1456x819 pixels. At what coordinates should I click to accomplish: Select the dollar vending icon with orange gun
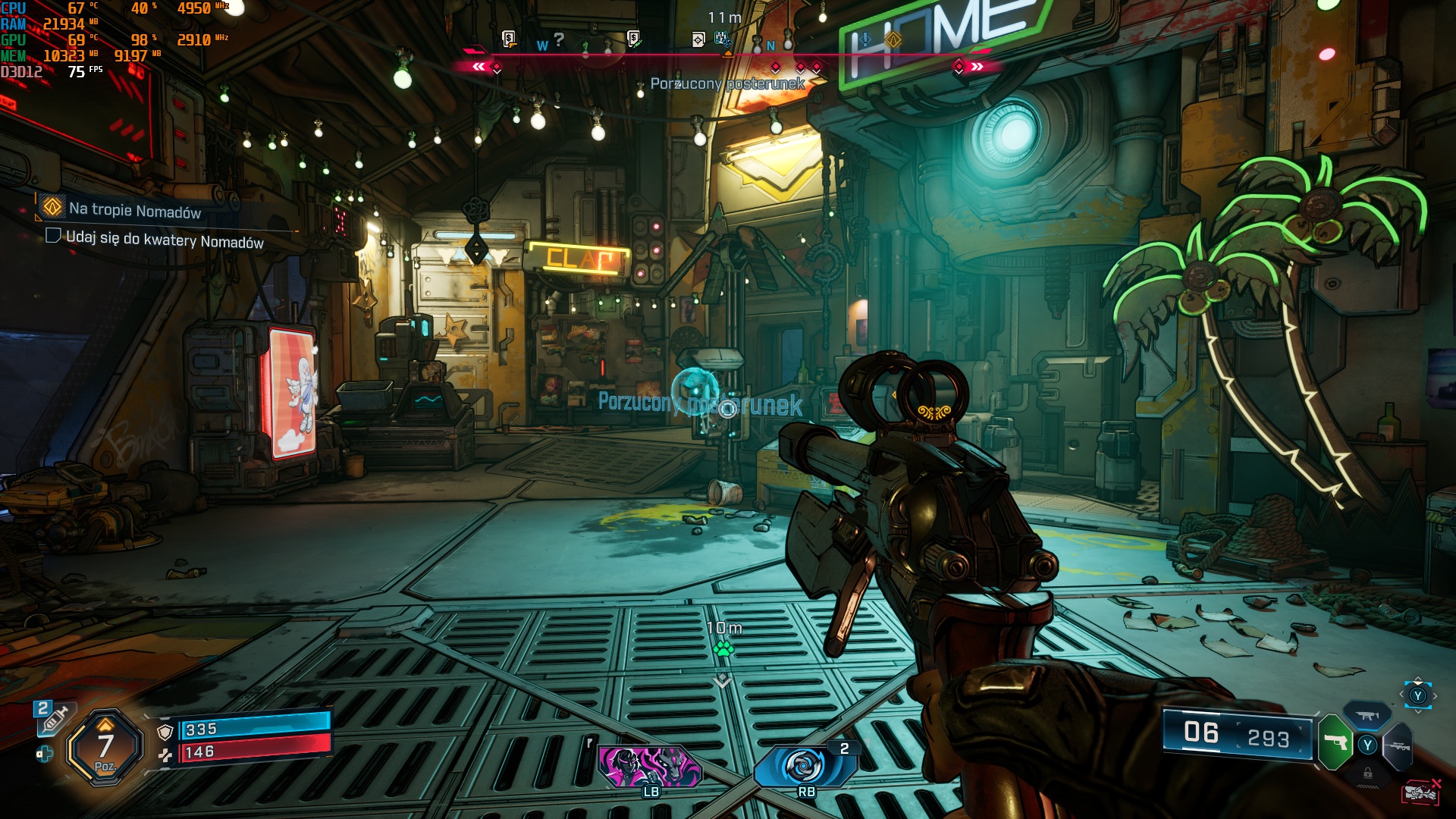(x=509, y=38)
